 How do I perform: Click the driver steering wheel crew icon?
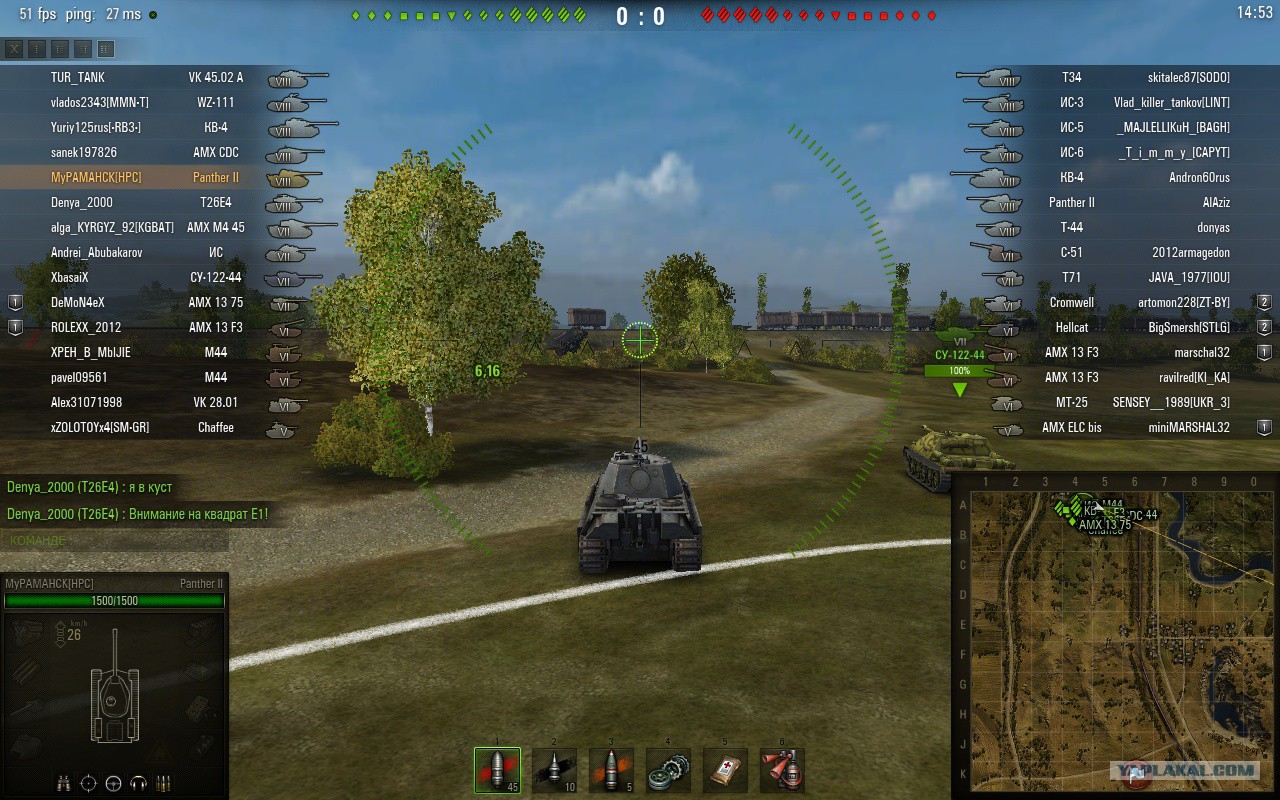point(114,783)
